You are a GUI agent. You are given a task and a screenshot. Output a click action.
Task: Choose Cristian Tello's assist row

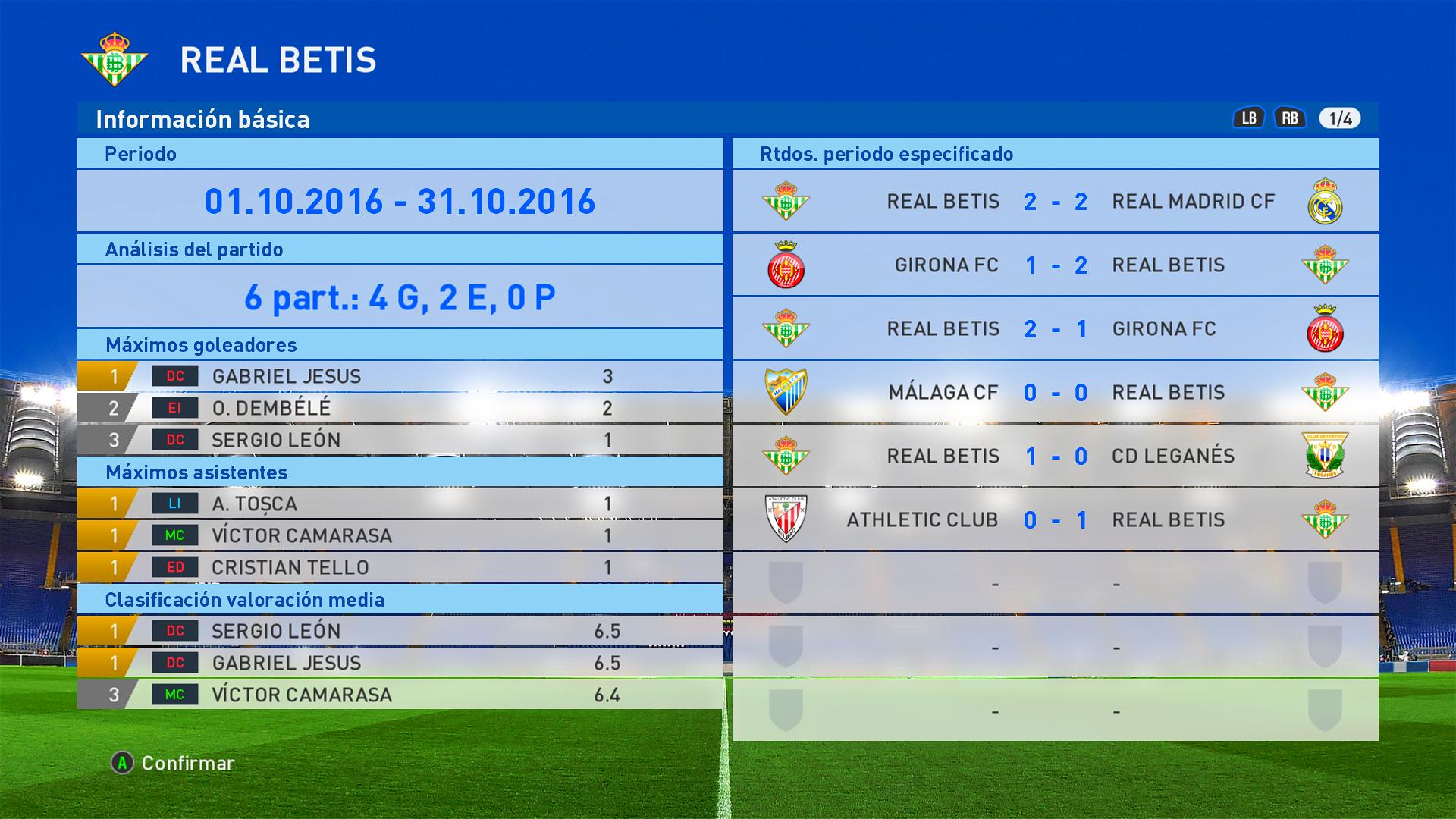pos(400,567)
